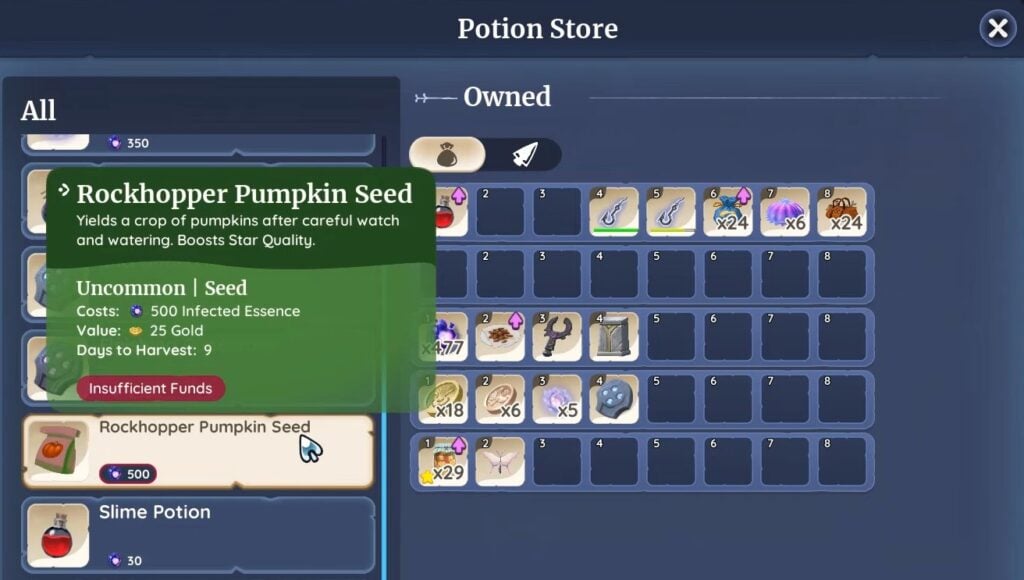This screenshot has height=580, width=1024.
Task: Pick the starred item stack of 29
Action: point(443,461)
